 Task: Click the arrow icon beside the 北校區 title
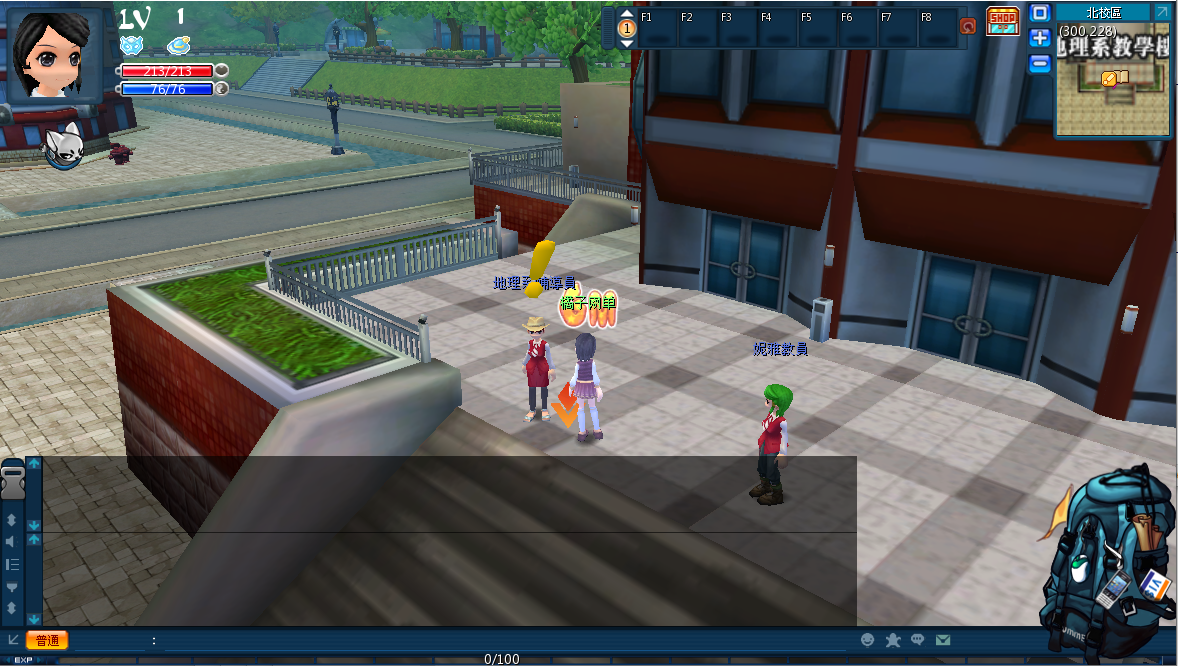(1160, 12)
